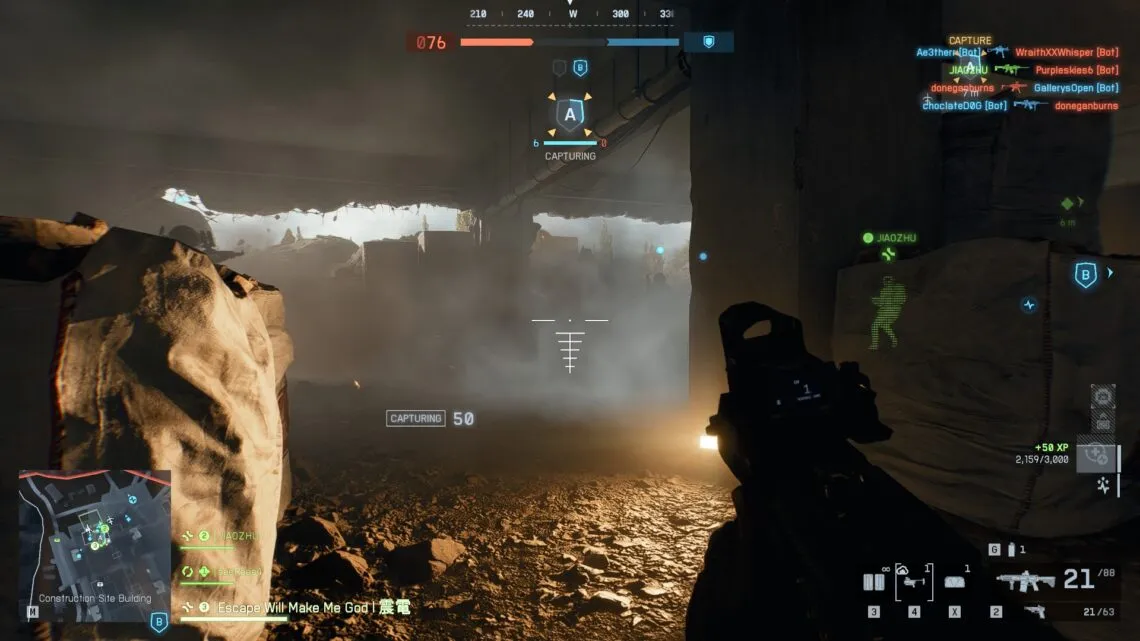
Task: Select the objective B shield marker at right
Action: click(x=1085, y=275)
